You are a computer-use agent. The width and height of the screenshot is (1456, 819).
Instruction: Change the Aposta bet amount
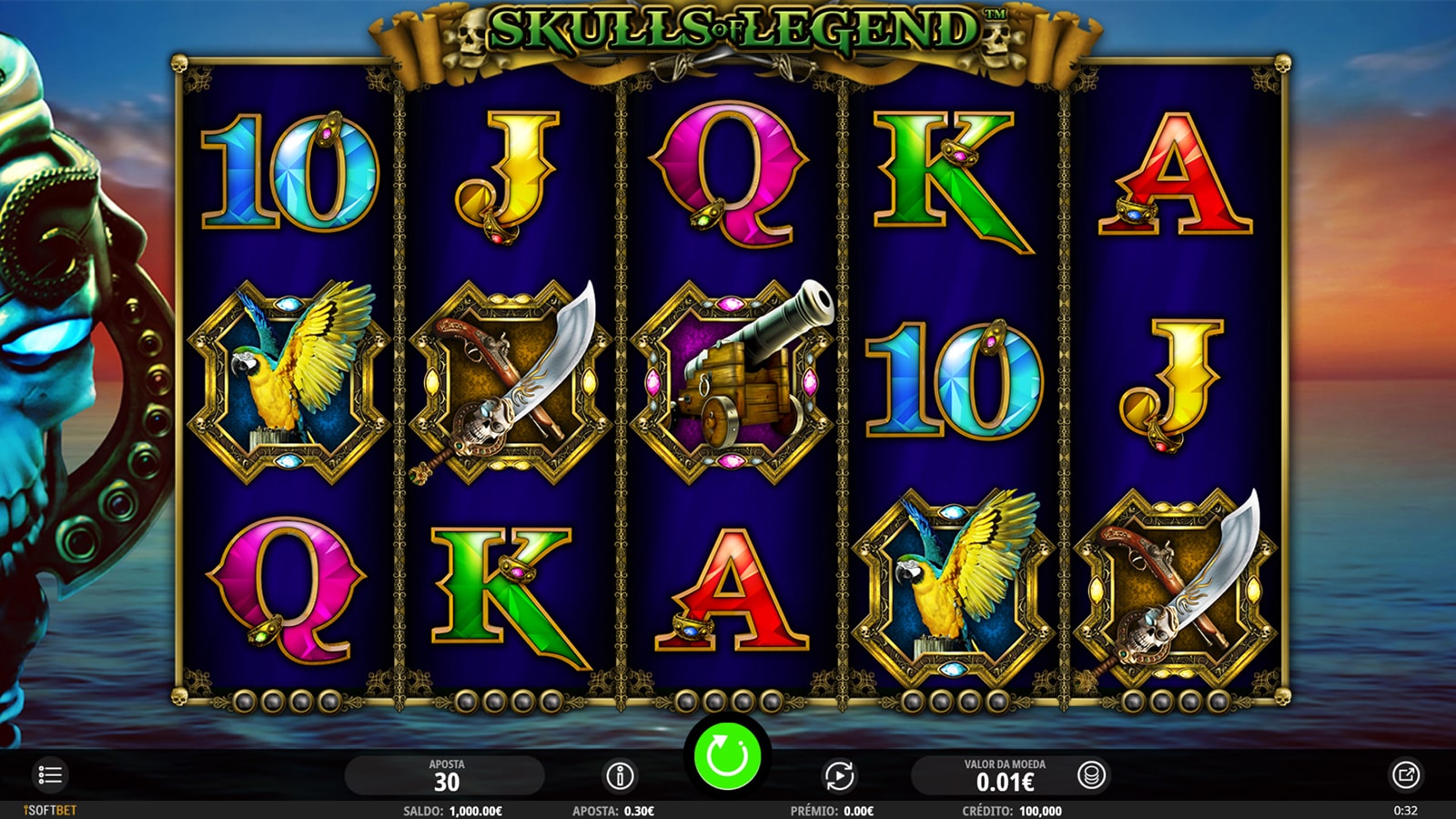(x=446, y=776)
